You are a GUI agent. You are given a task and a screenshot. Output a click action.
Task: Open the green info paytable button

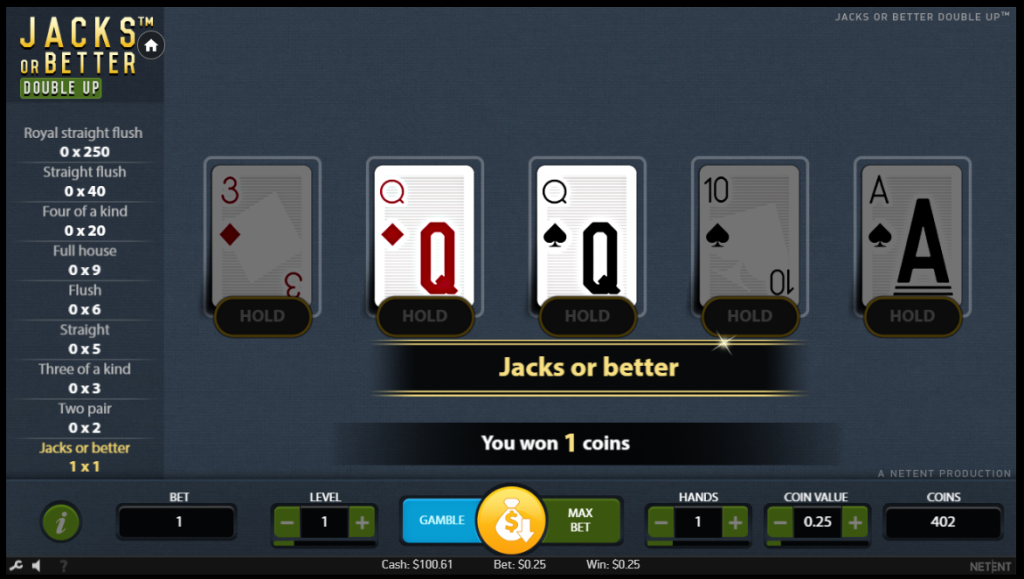[61, 521]
